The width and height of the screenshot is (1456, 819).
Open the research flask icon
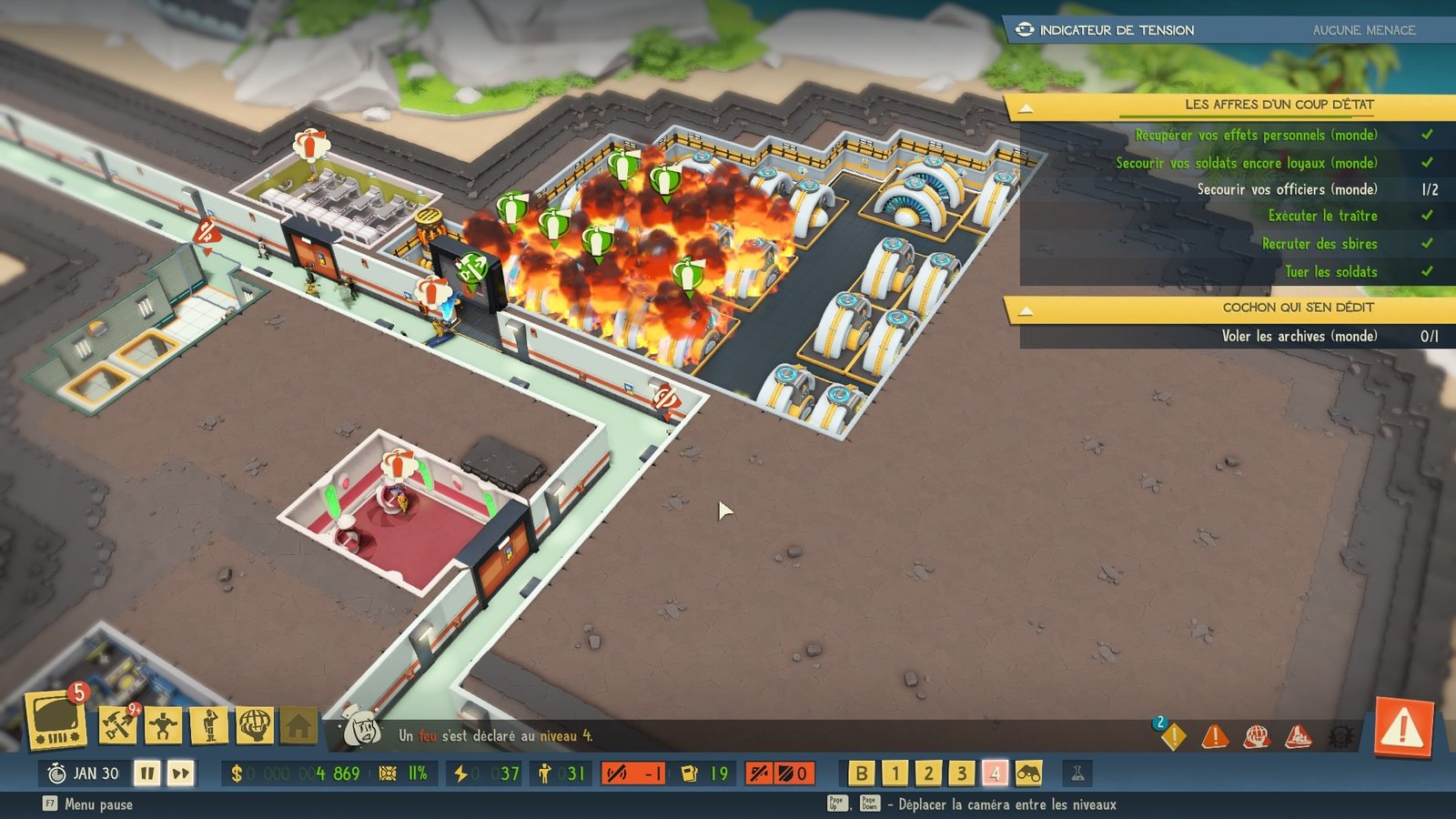pyautogui.click(x=1077, y=773)
